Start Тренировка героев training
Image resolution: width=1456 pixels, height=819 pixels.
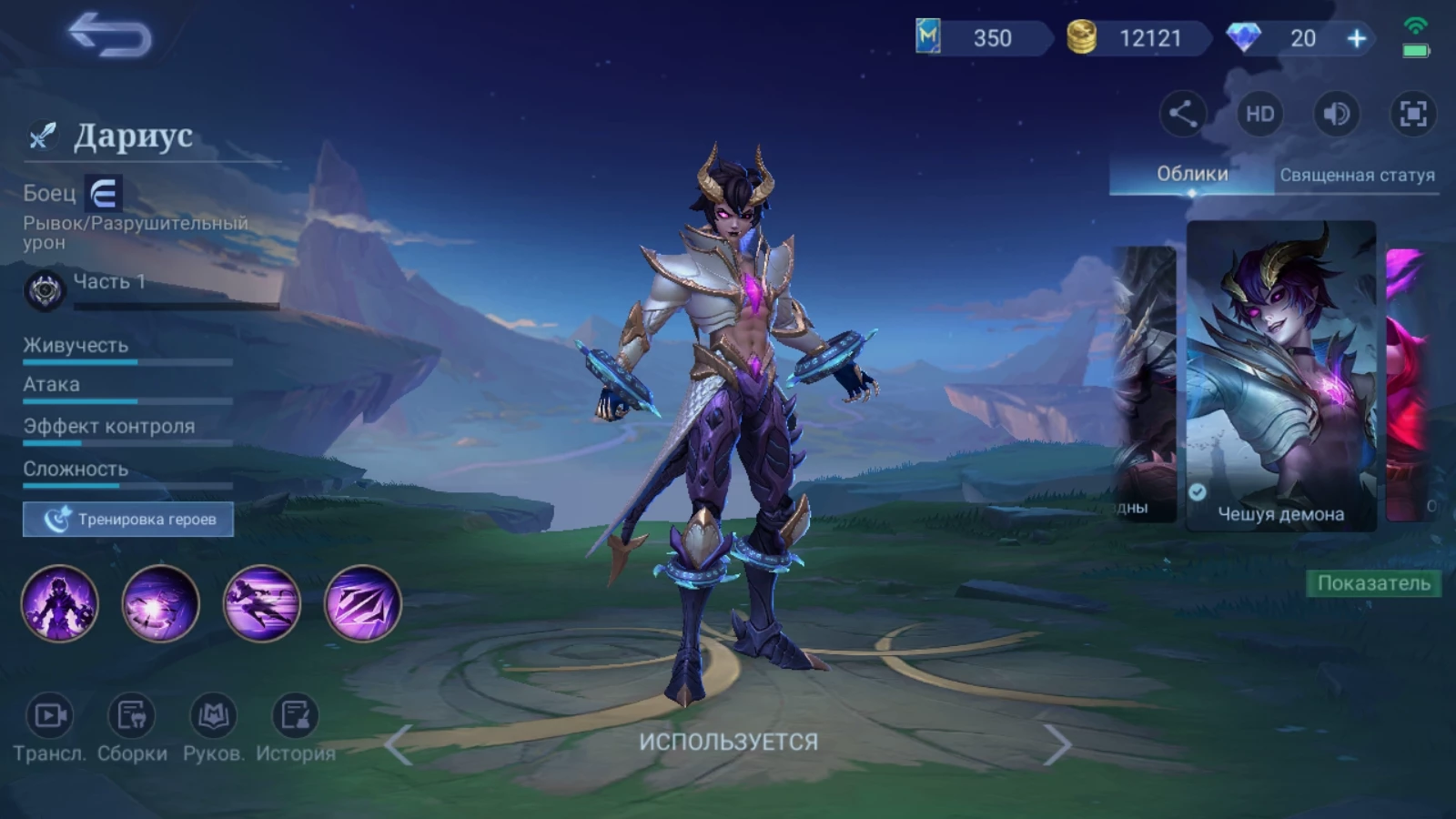(128, 520)
